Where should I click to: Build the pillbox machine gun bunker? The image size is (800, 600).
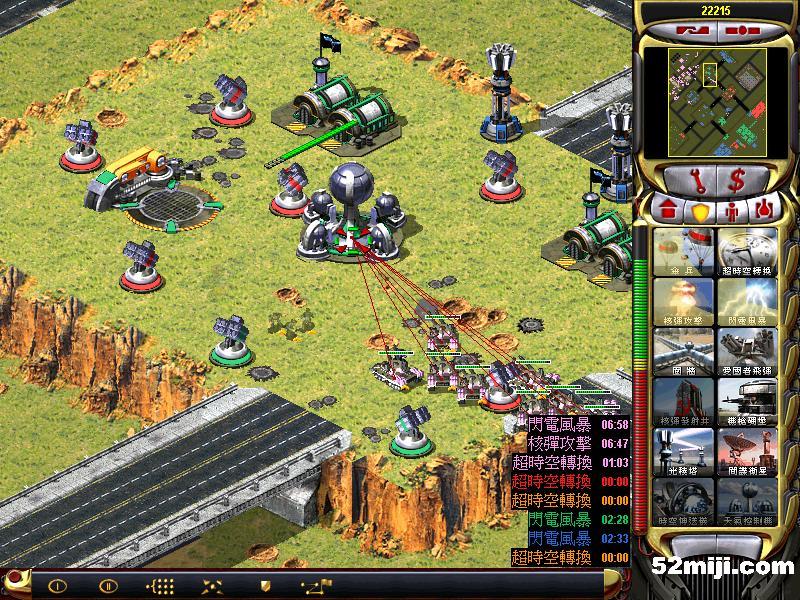click(x=745, y=401)
